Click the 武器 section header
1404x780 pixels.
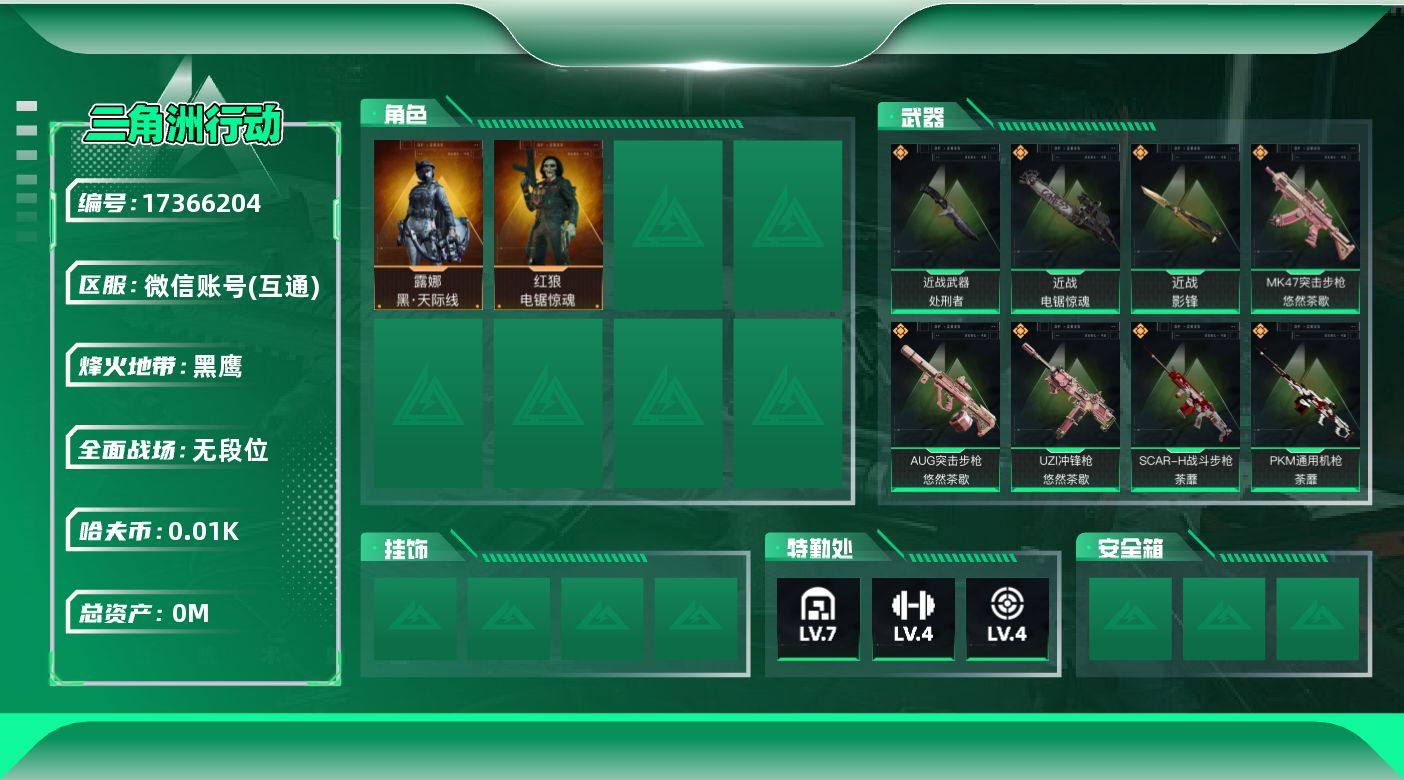(x=921, y=118)
